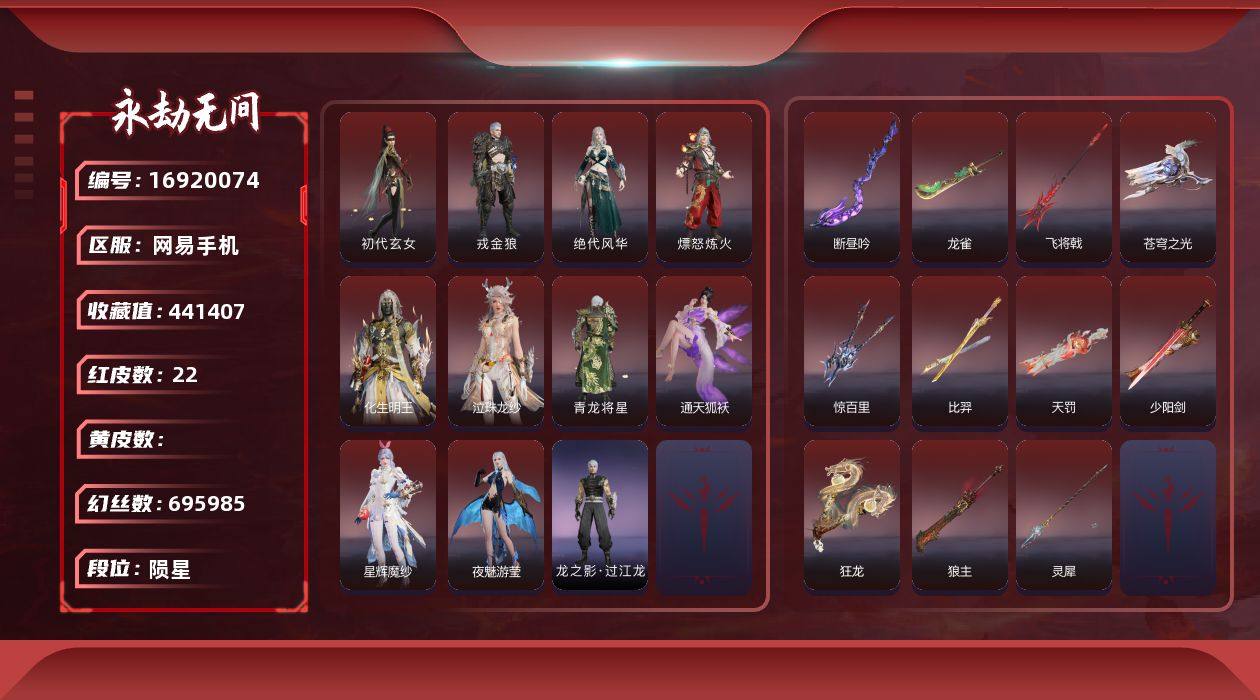Select the 少阳剑 weapon card
Viewport: 1260px width, 700px height.
tap(1168, 351)
